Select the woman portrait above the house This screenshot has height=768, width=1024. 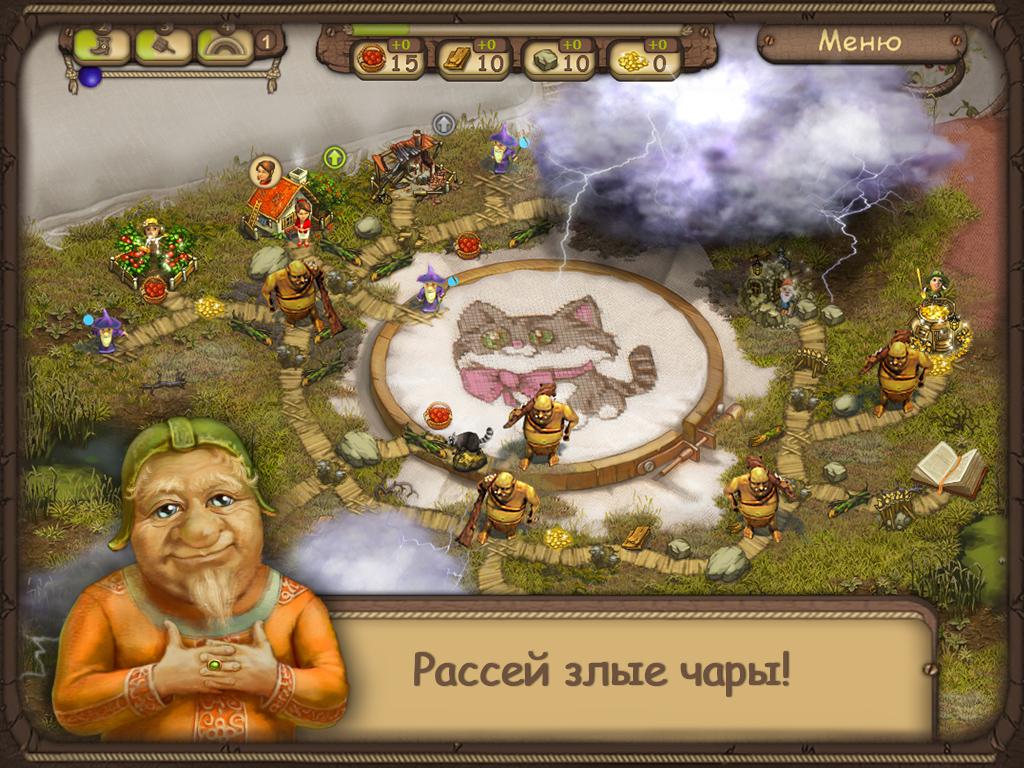[265, 169]
